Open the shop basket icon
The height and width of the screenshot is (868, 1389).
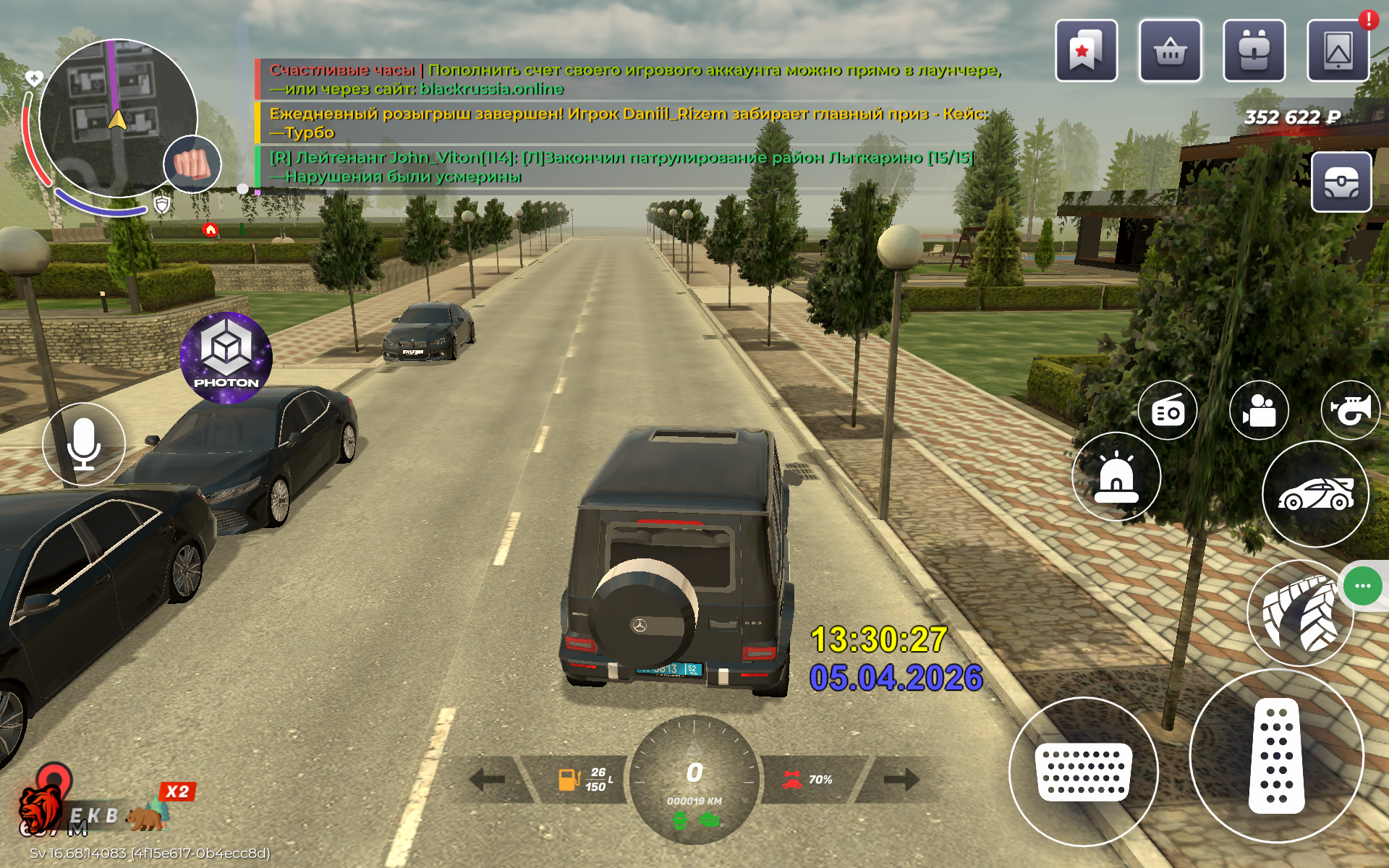coord(1170,51)
